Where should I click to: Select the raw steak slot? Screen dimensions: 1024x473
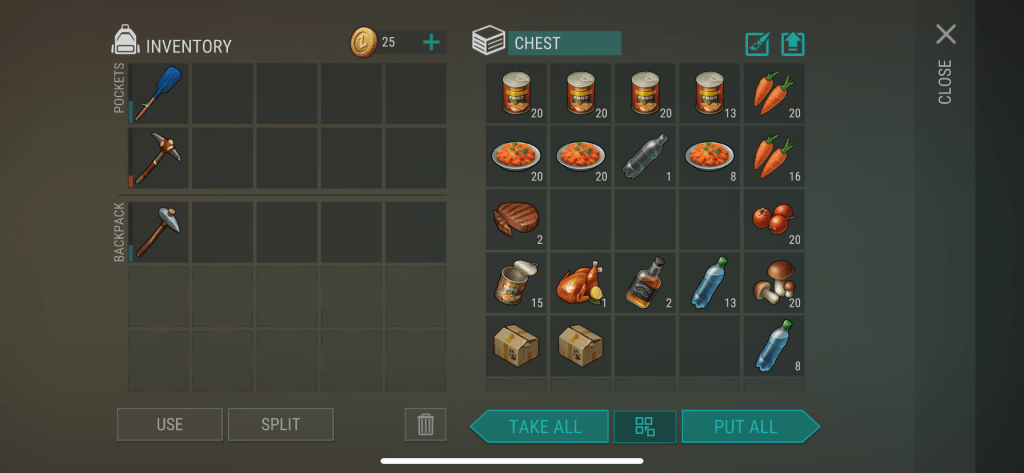pyautogui.click(x=517, y=220)
